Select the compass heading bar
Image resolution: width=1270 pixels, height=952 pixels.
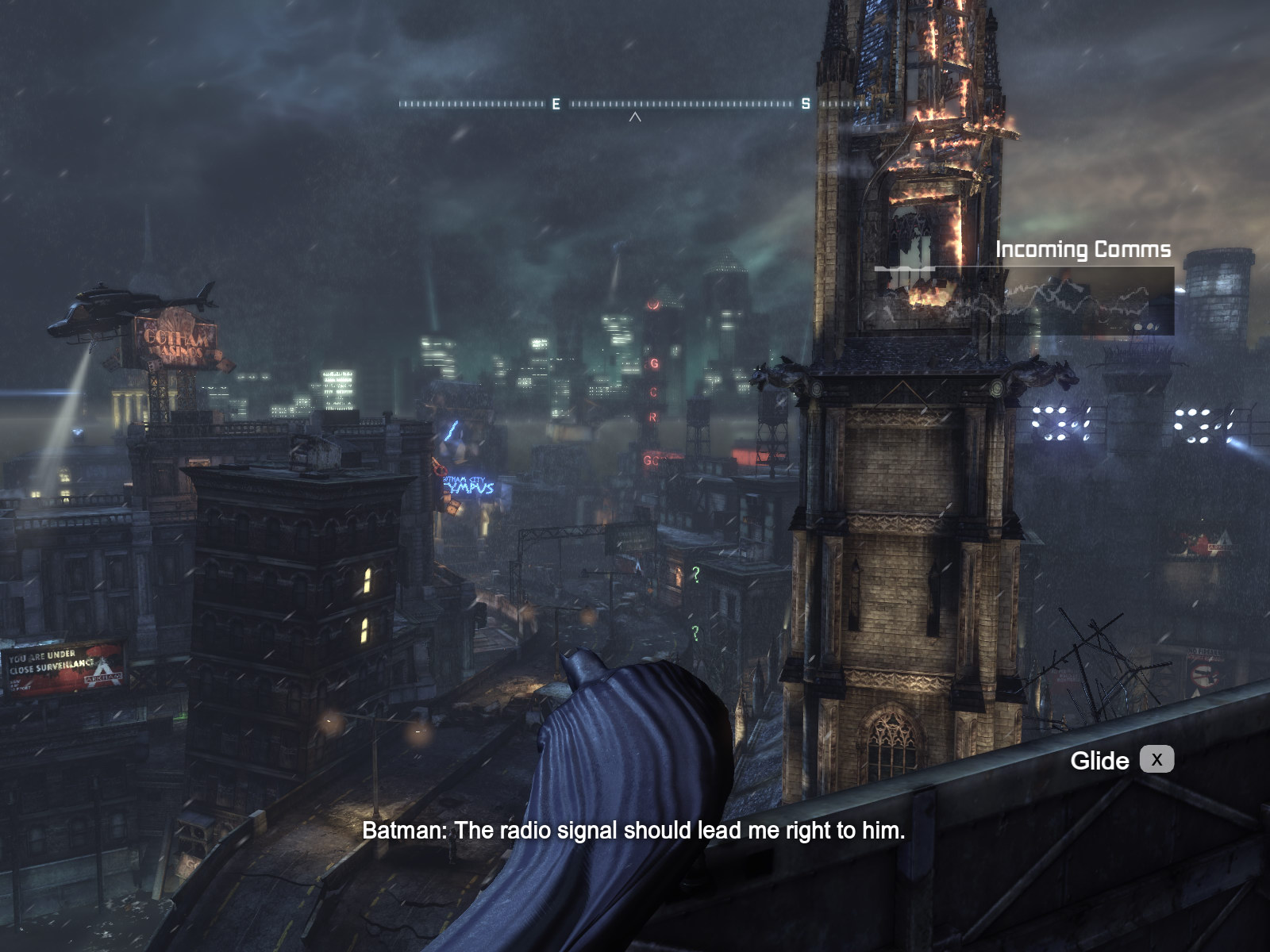pos(633,104)
